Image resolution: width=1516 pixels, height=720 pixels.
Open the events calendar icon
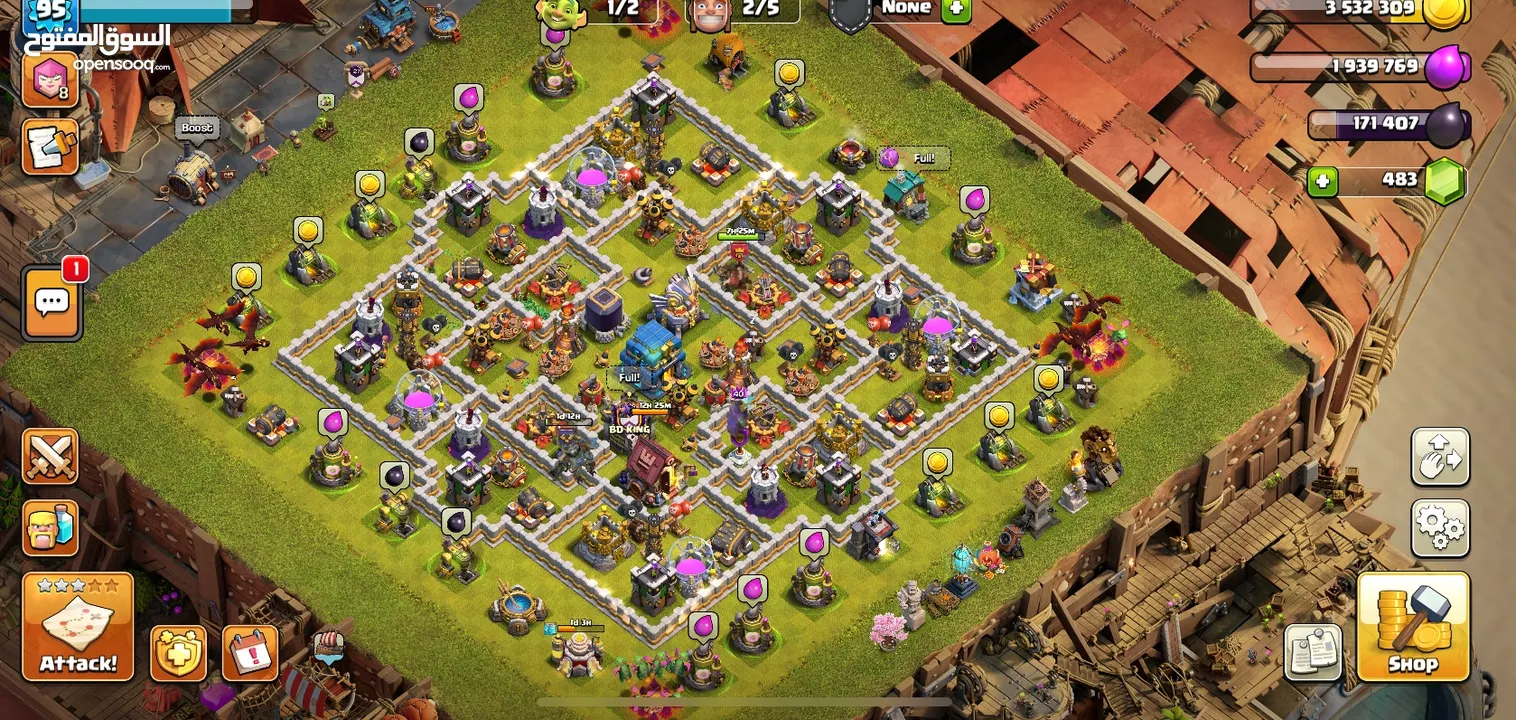tap(249, 653)
